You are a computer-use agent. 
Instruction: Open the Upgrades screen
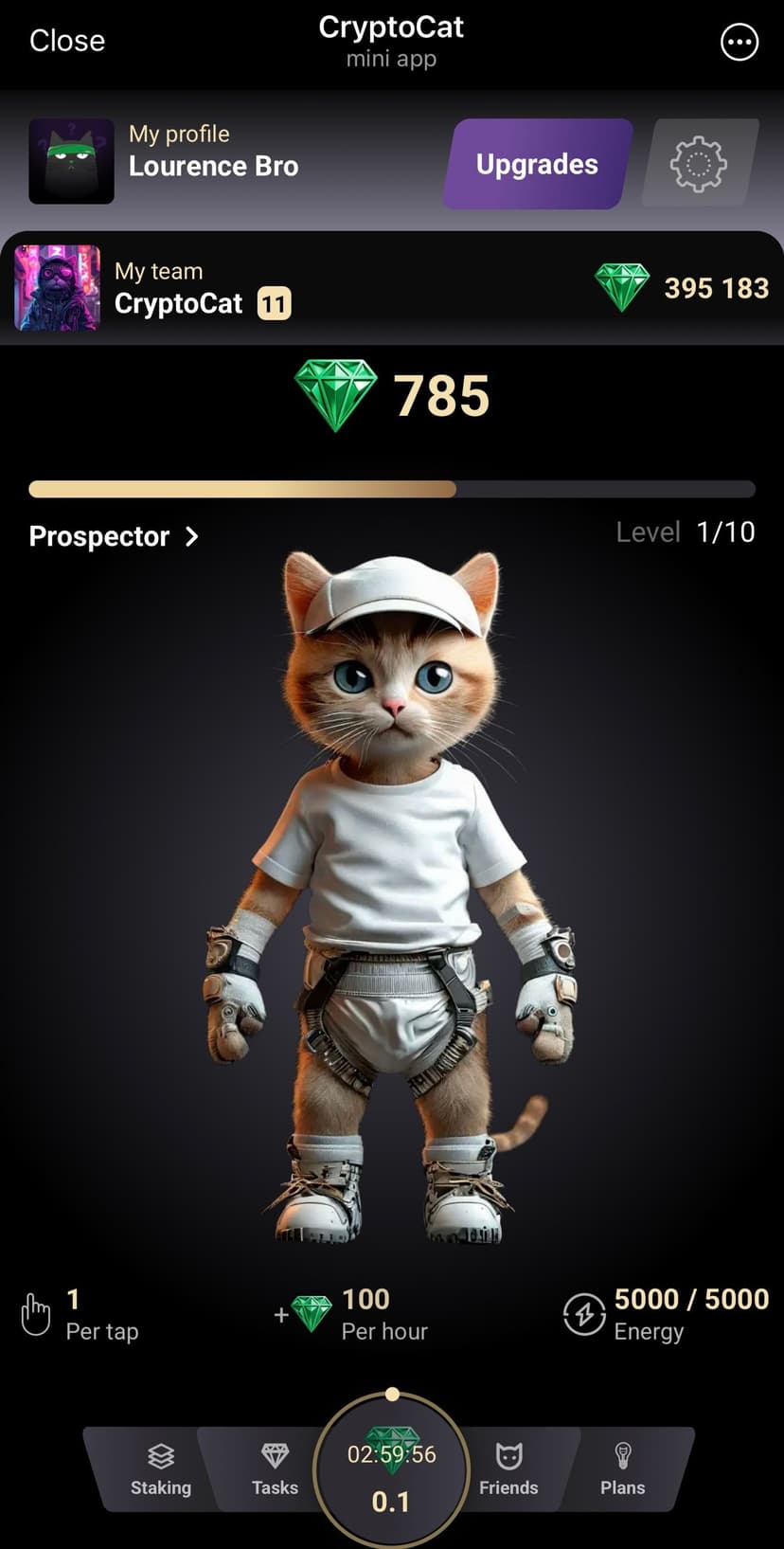coord(537,164)
